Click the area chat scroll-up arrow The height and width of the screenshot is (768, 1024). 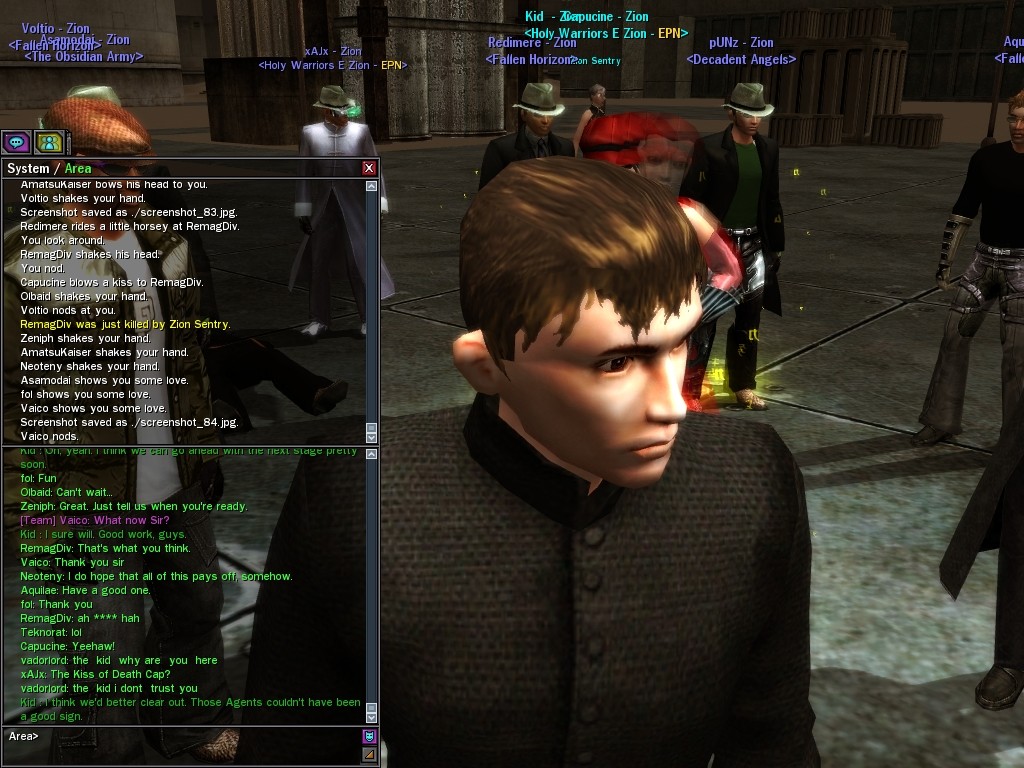[x=372, y=455]
